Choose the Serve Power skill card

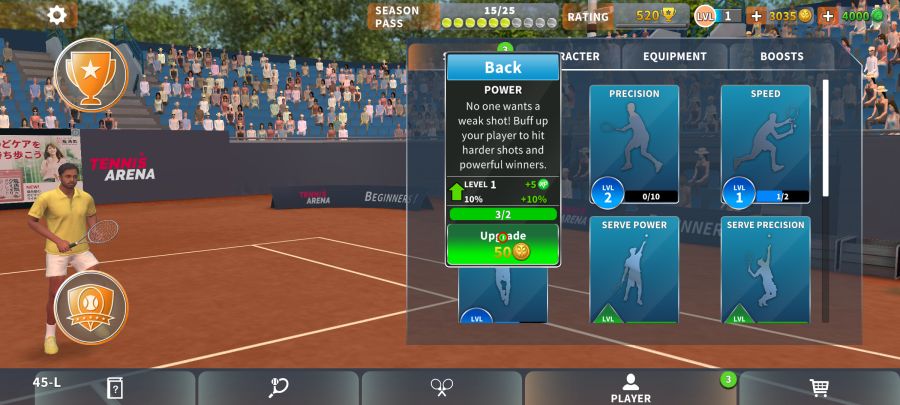click(x=634, y=270)
